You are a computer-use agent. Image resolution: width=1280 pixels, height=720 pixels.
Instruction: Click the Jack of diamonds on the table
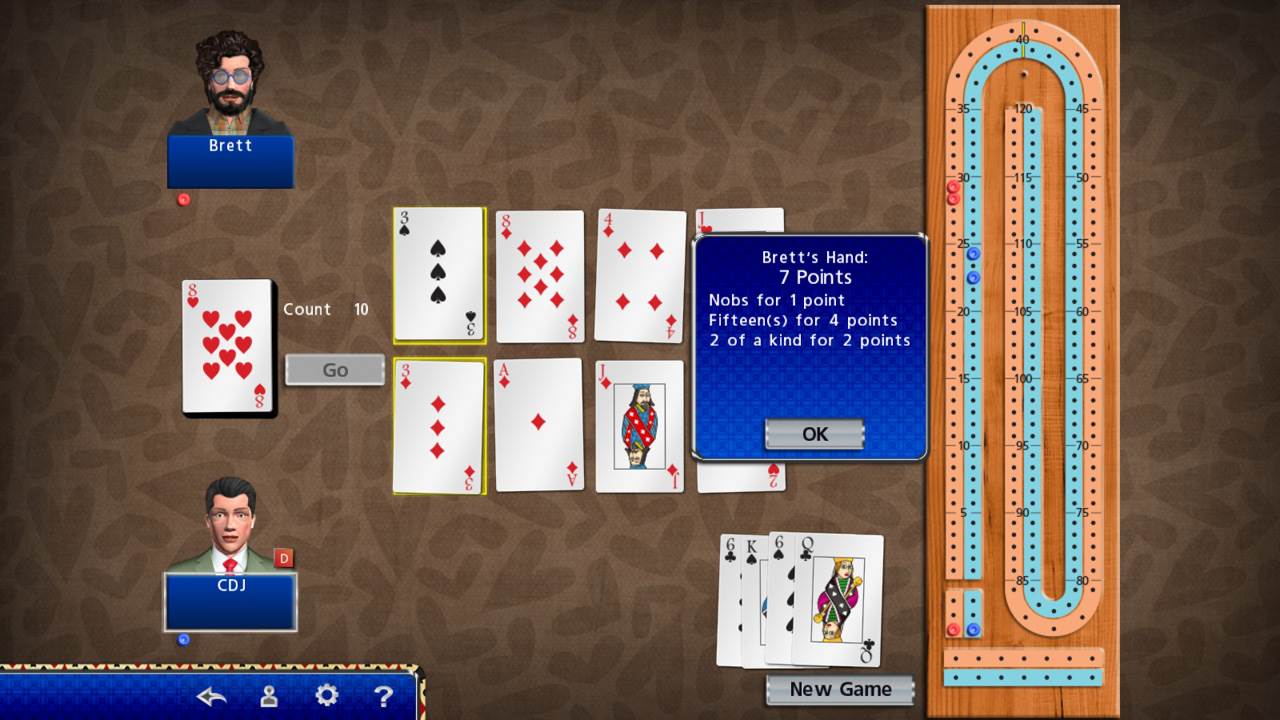click(640, 425)
